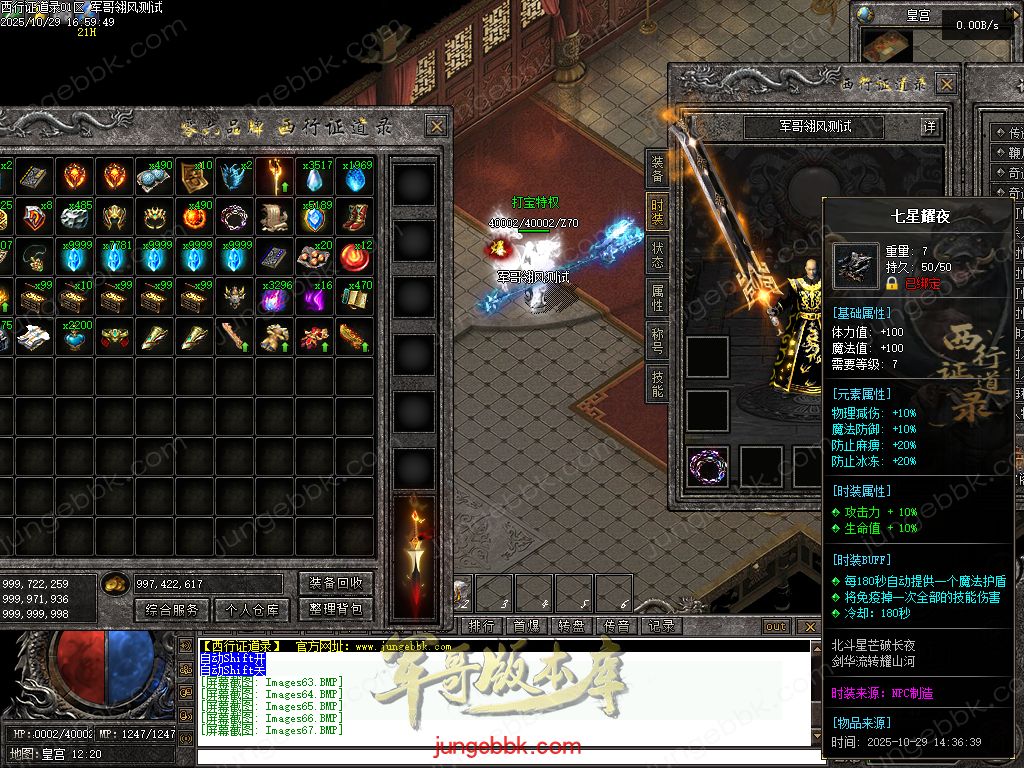
Task: Click the 转盘 lucky wheel button
Action: pos(571,626)
